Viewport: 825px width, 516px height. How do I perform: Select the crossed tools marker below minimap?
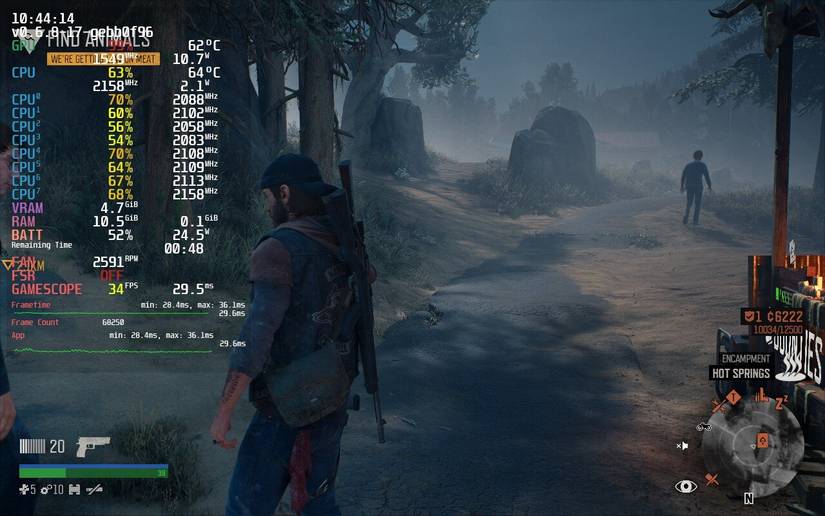pos(712,480)
